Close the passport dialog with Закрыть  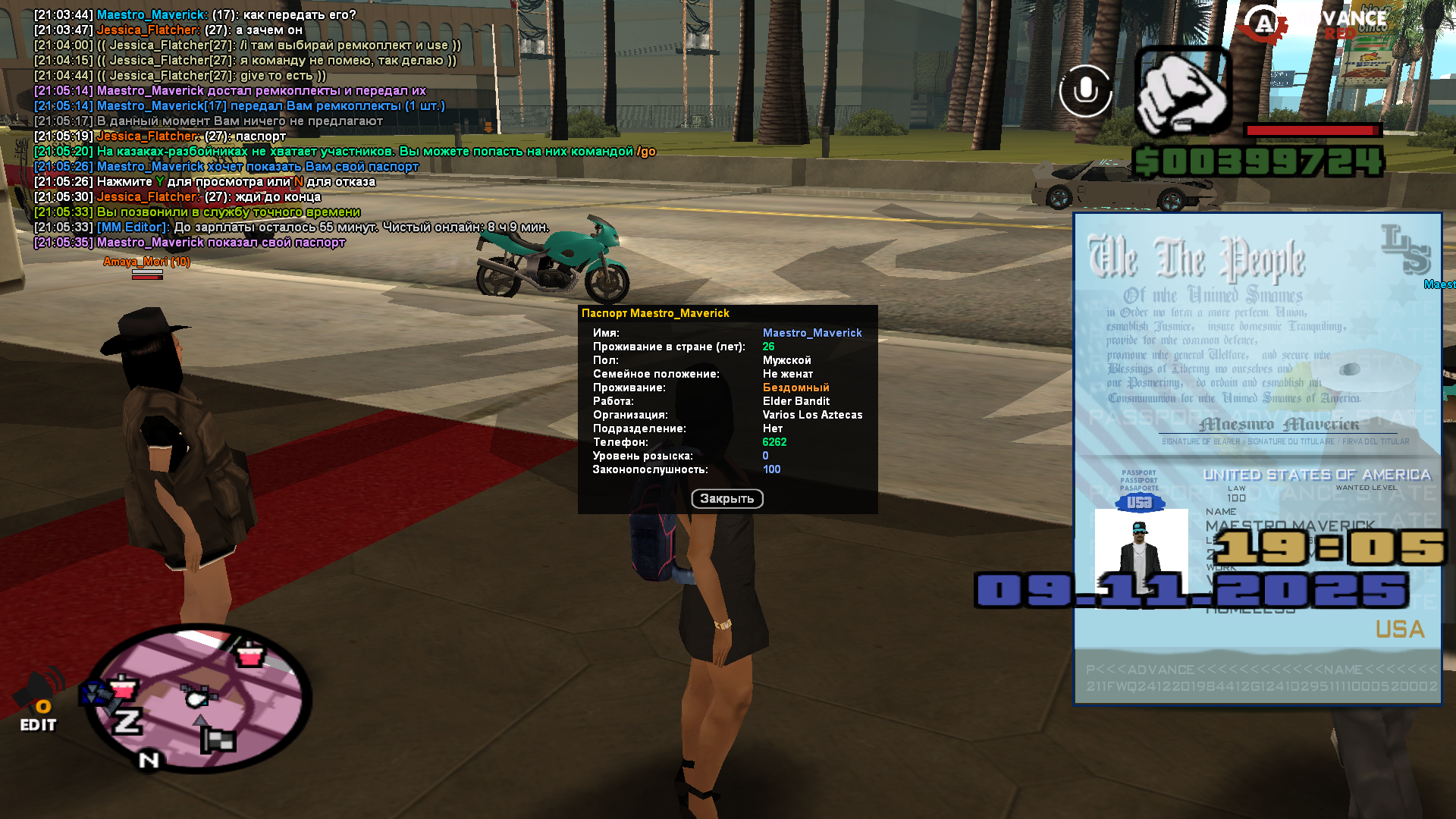coord(726,498)
